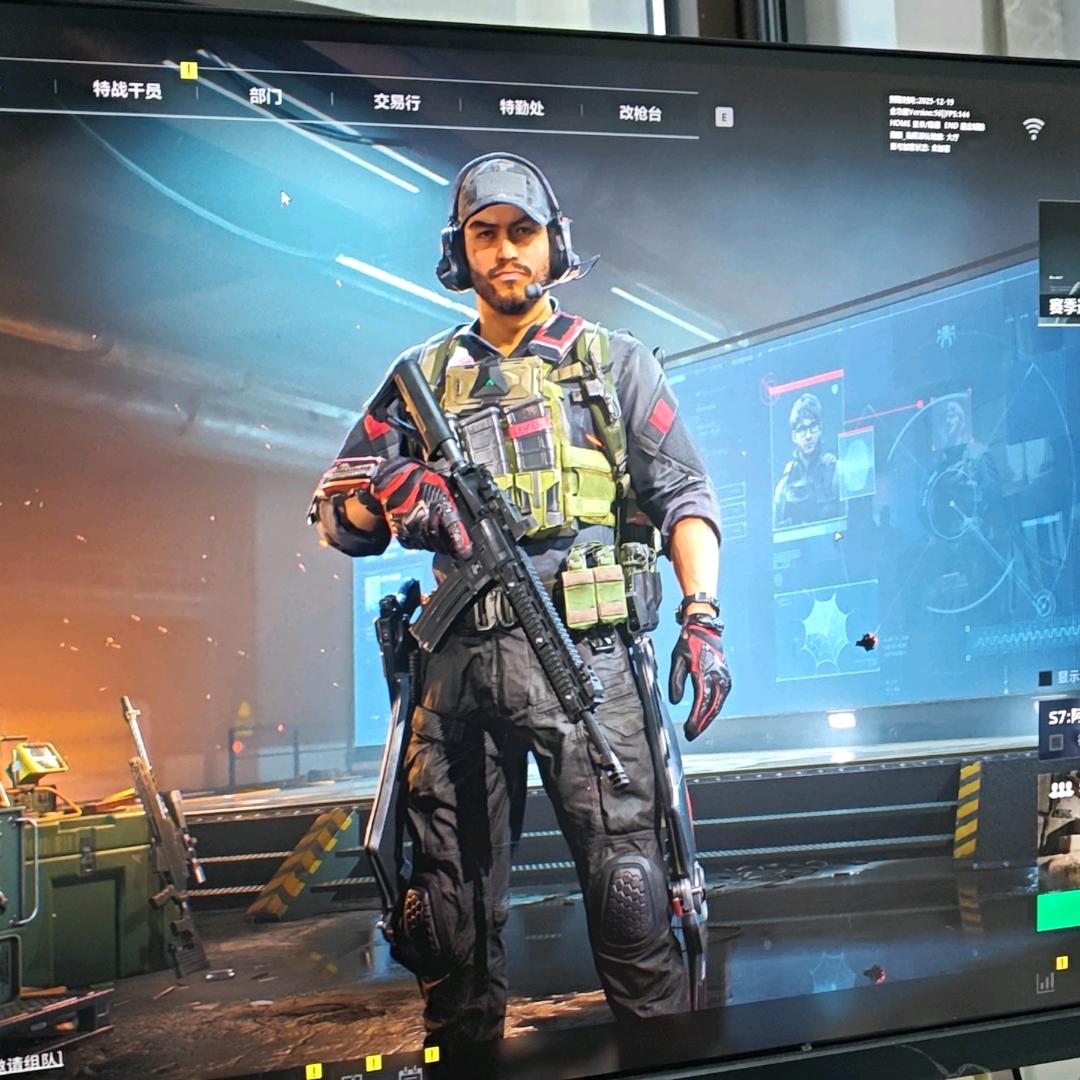Click the bar chart stats icon
Screen dimensions: 1080x1080
(x=1046, y=982)
